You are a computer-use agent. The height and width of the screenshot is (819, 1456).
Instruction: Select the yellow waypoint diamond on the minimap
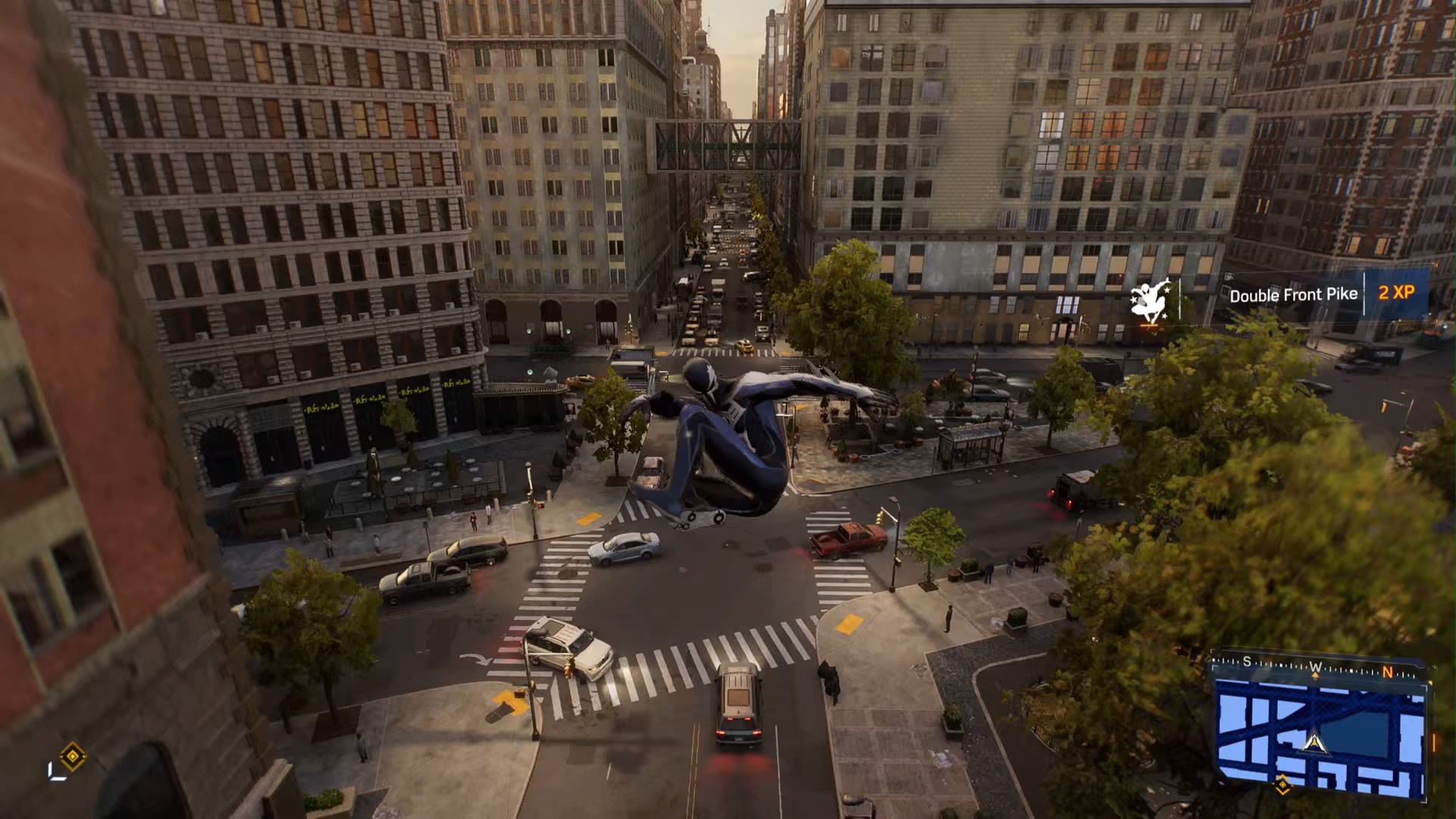point(1282,786)
